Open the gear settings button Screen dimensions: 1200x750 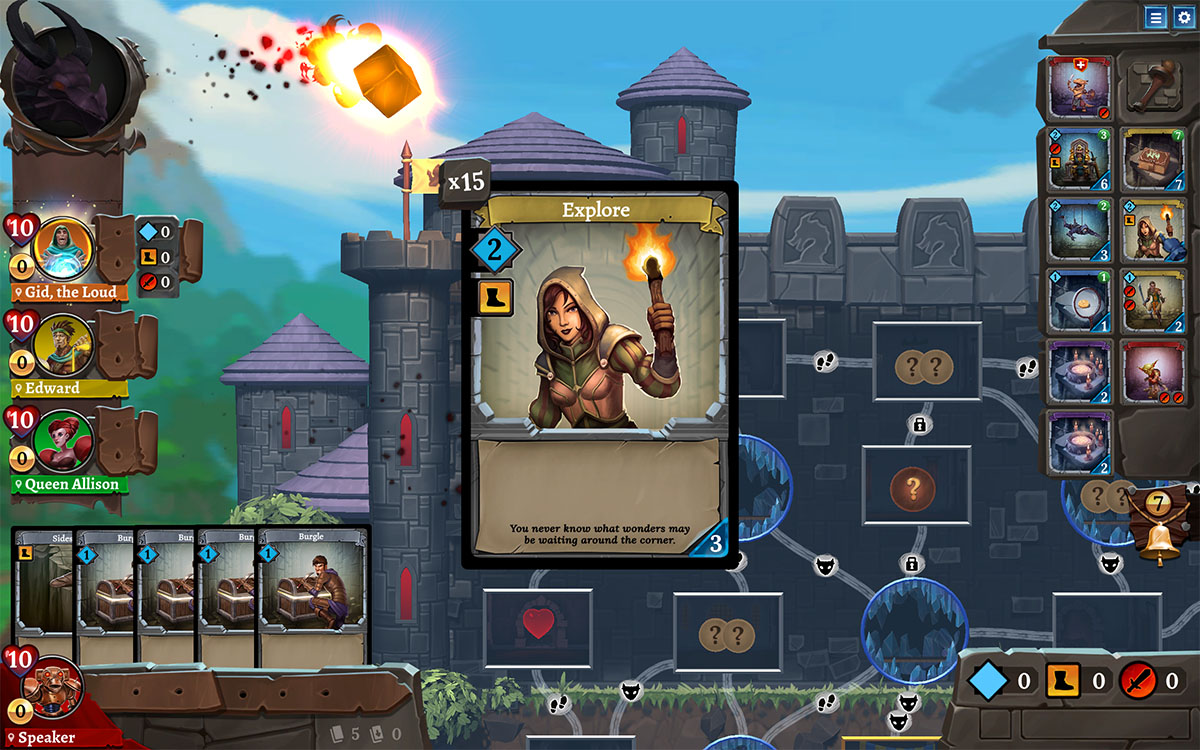pyautogui.click(x=1184, y=17)
